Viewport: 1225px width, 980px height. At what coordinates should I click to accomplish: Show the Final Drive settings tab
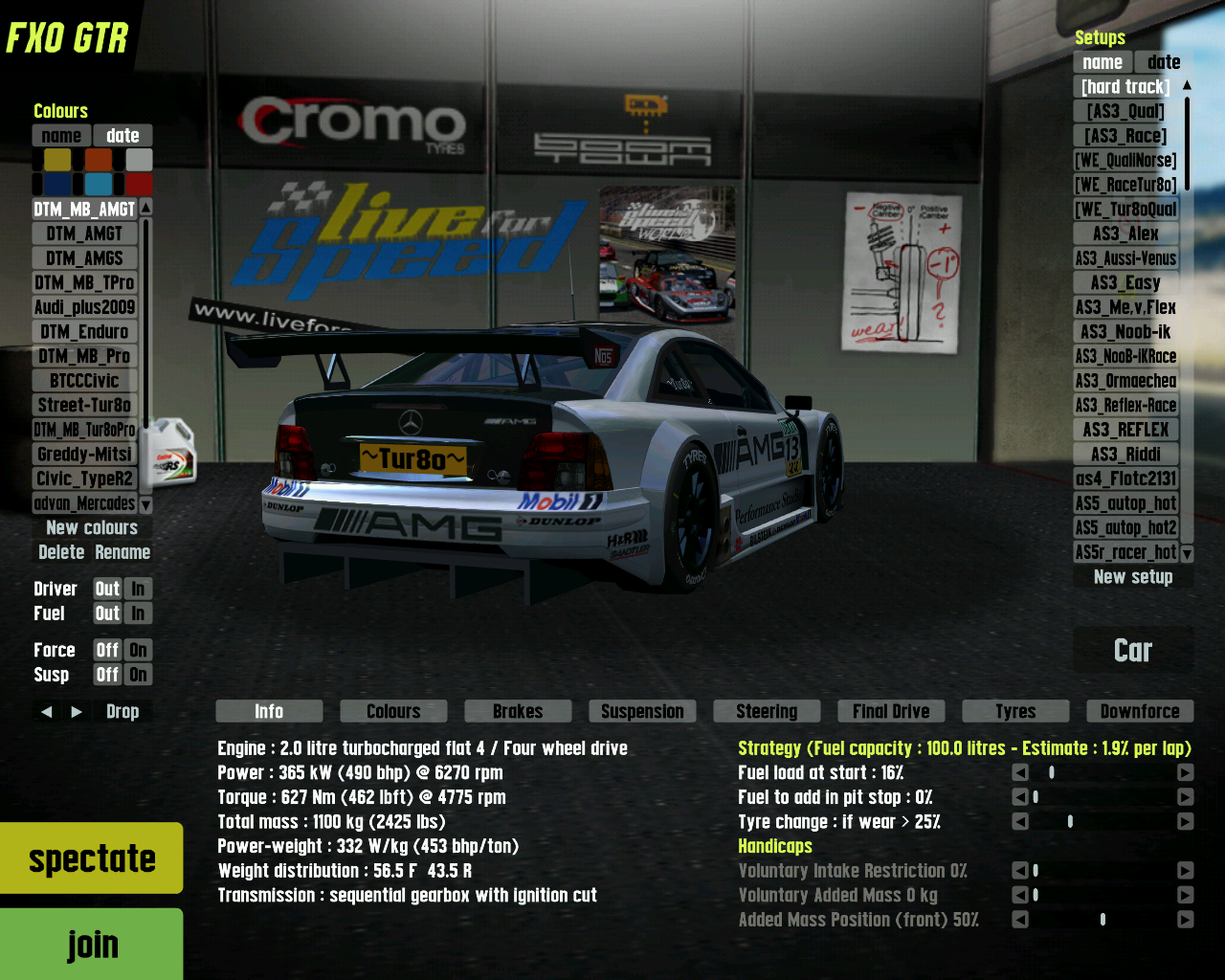(x=891, y=711)
